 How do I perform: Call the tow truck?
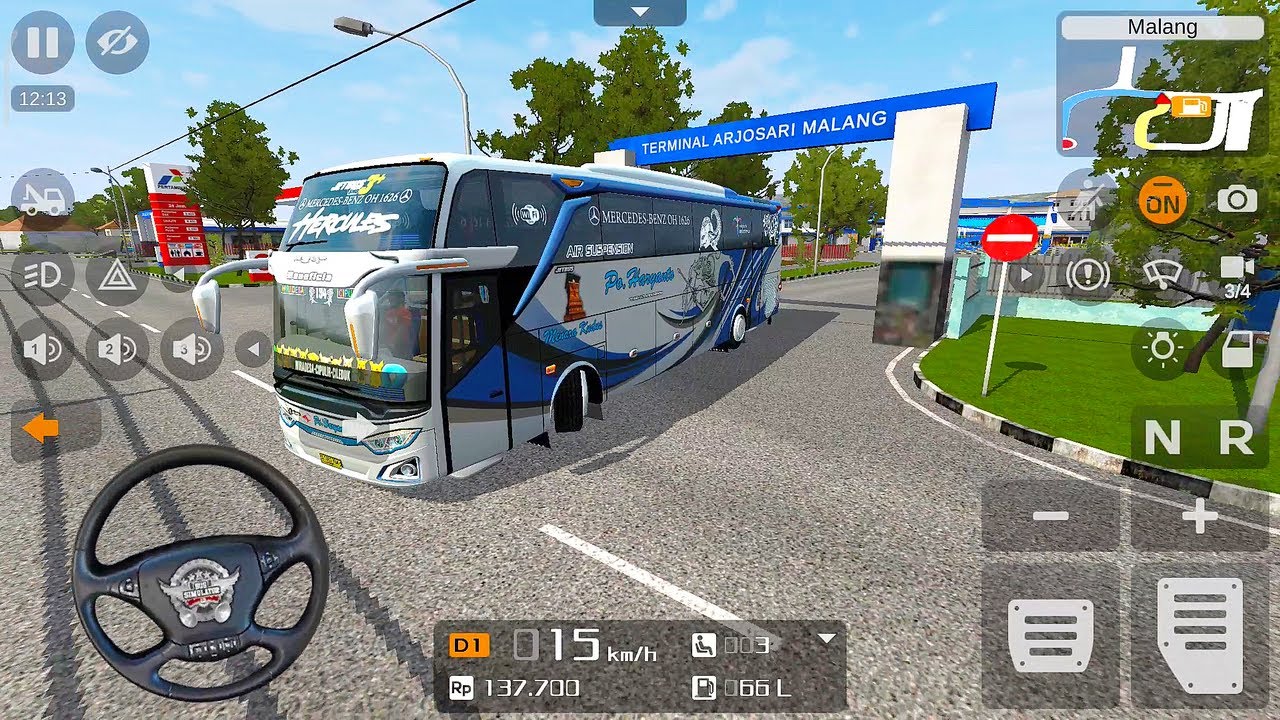pyautogui.click(x=42, y=195)
